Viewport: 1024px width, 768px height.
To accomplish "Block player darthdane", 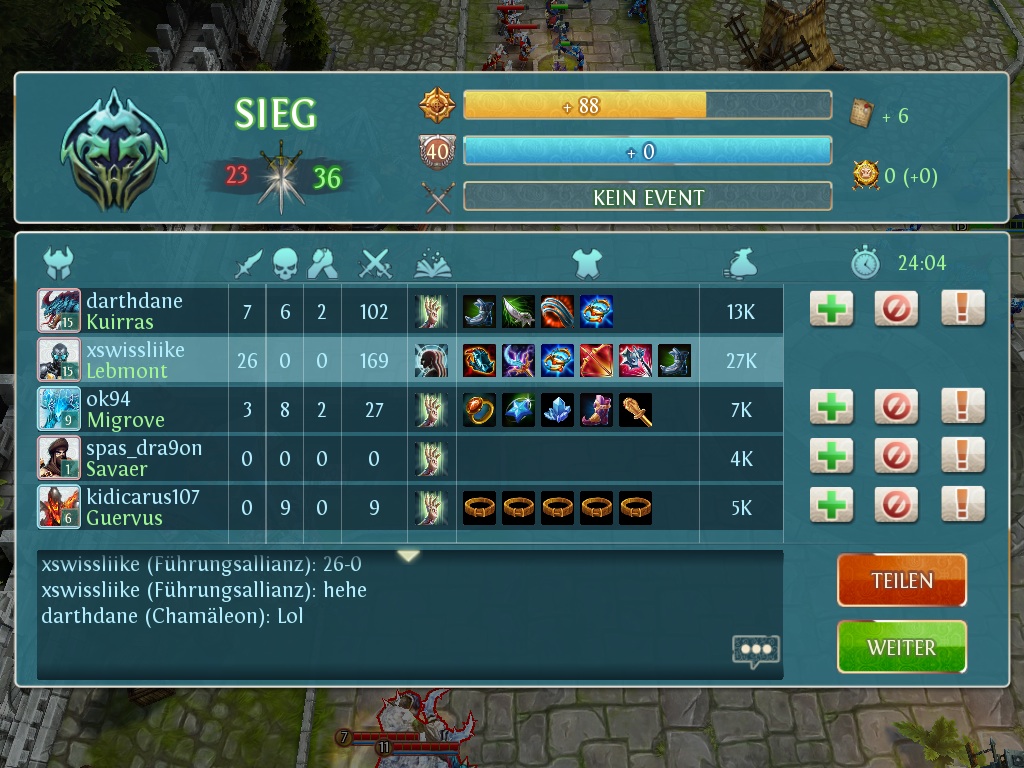I will click(896, 309).
